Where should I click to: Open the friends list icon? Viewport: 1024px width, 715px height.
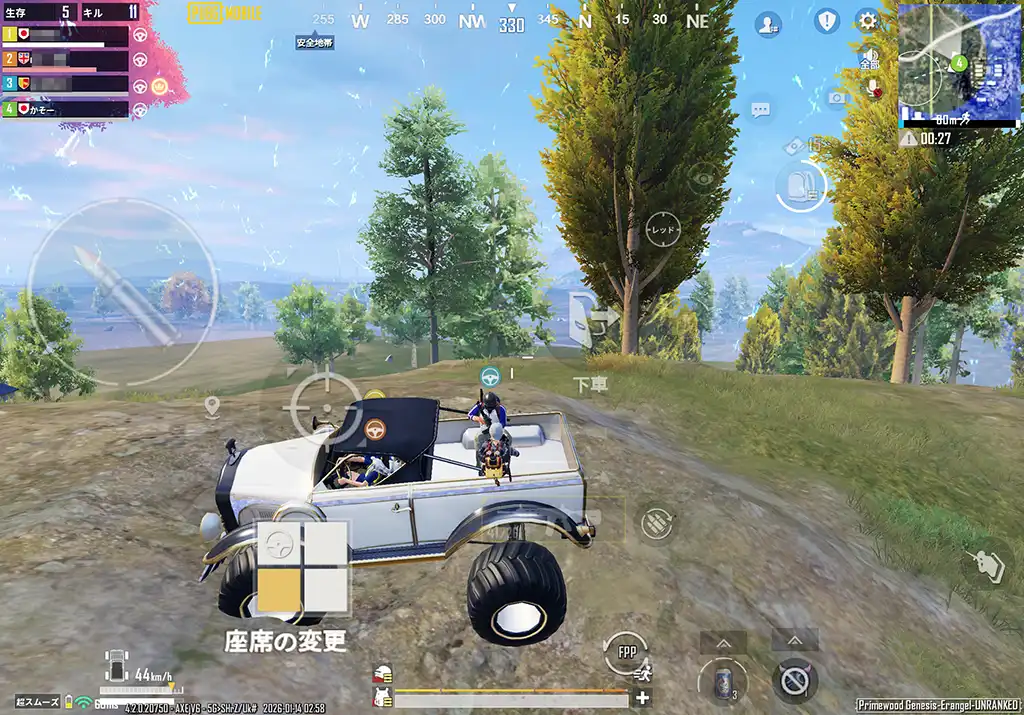[768, 24]
